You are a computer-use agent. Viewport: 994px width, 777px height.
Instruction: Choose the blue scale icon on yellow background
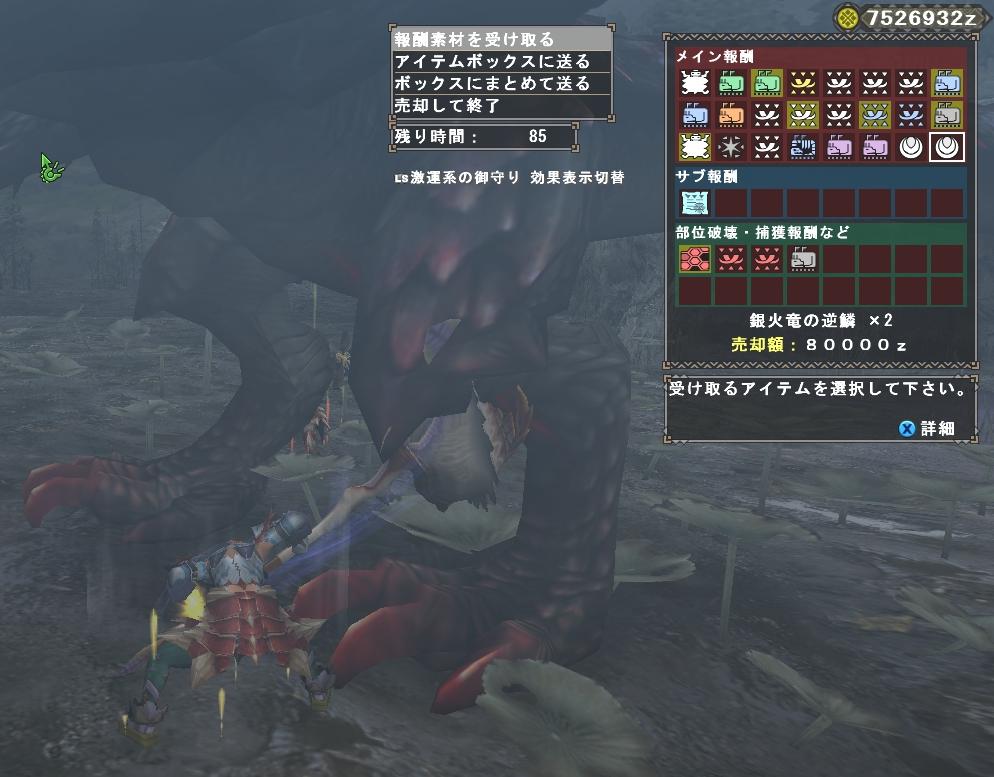click(945, 83)
